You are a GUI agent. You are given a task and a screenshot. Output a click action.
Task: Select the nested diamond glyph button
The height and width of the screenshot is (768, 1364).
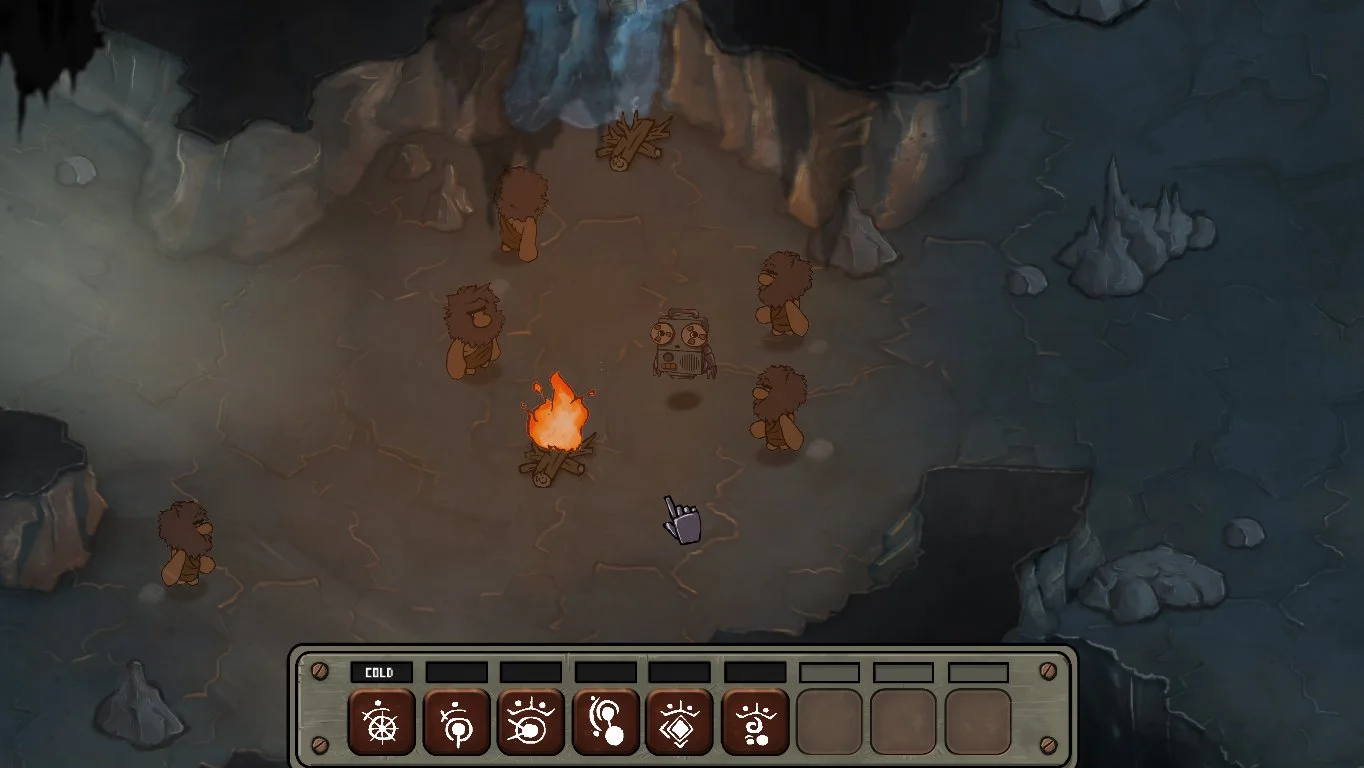click(680, 721)
